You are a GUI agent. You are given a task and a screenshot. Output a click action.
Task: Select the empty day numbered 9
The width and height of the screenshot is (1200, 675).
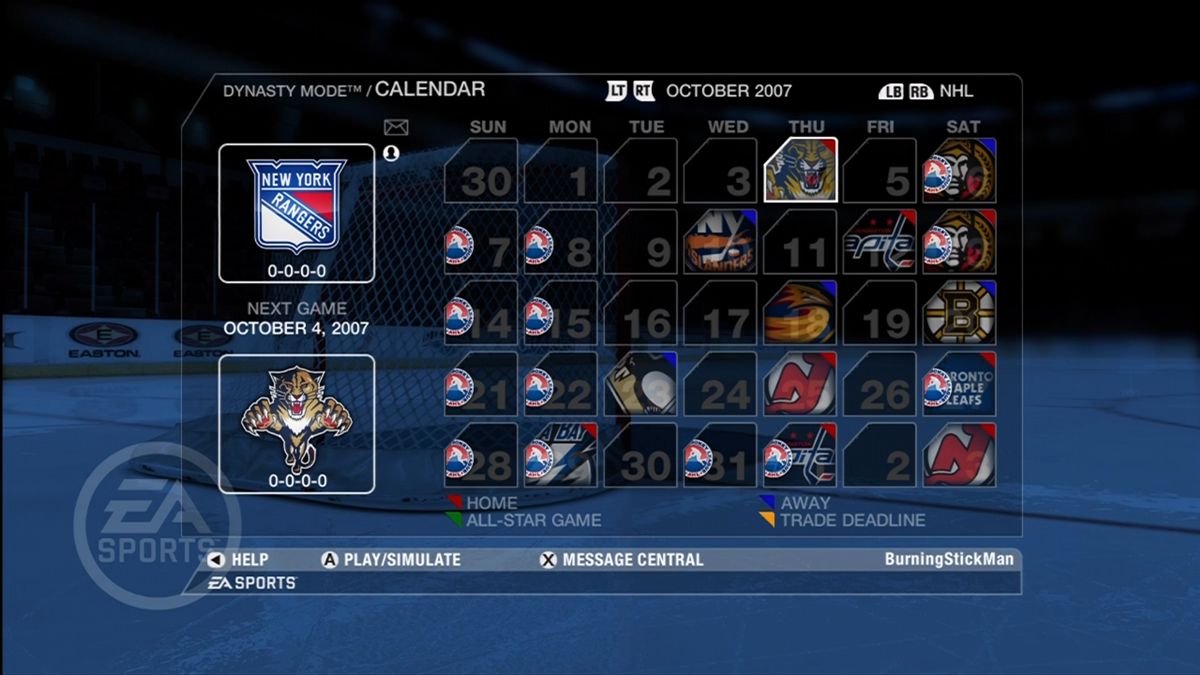tap(641, 242)
